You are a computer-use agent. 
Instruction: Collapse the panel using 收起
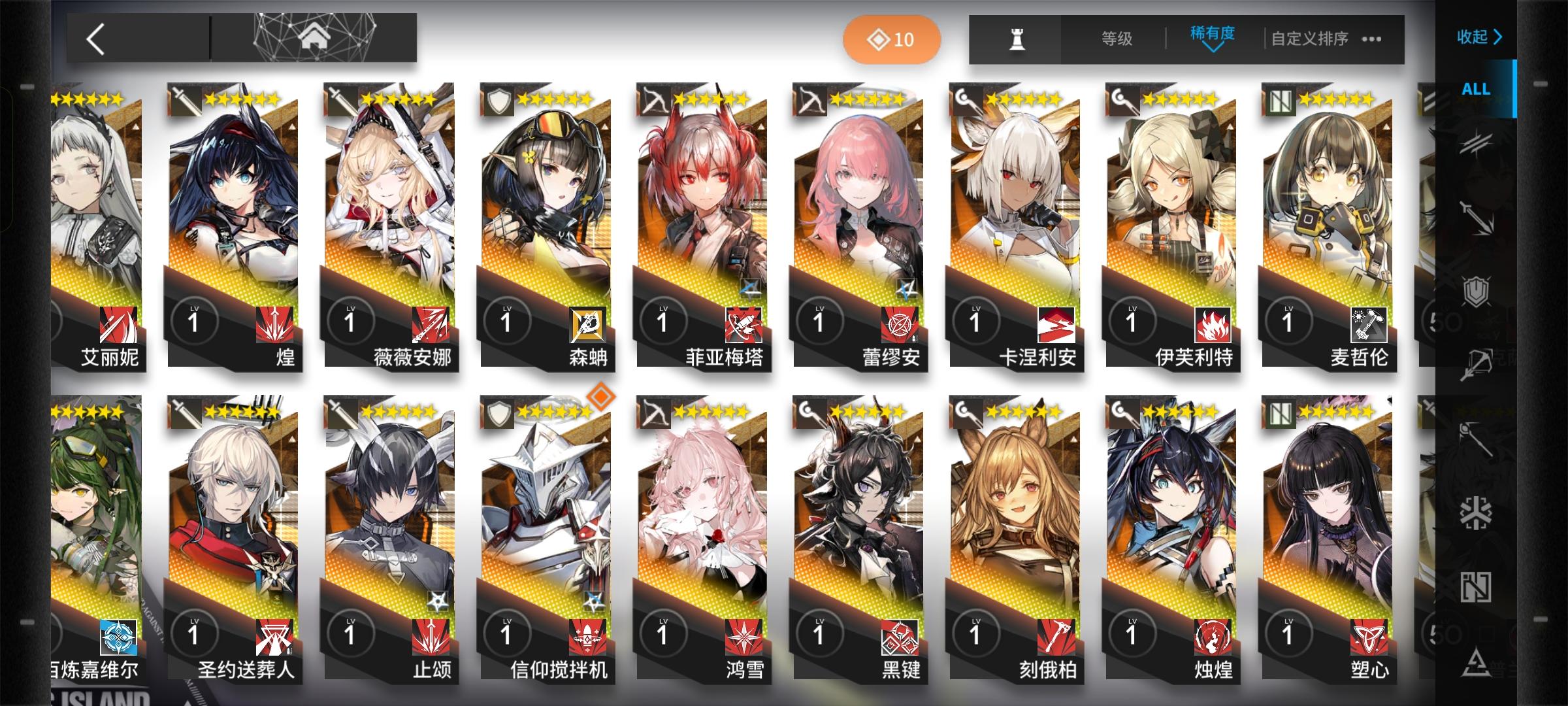coord(1478,38)
